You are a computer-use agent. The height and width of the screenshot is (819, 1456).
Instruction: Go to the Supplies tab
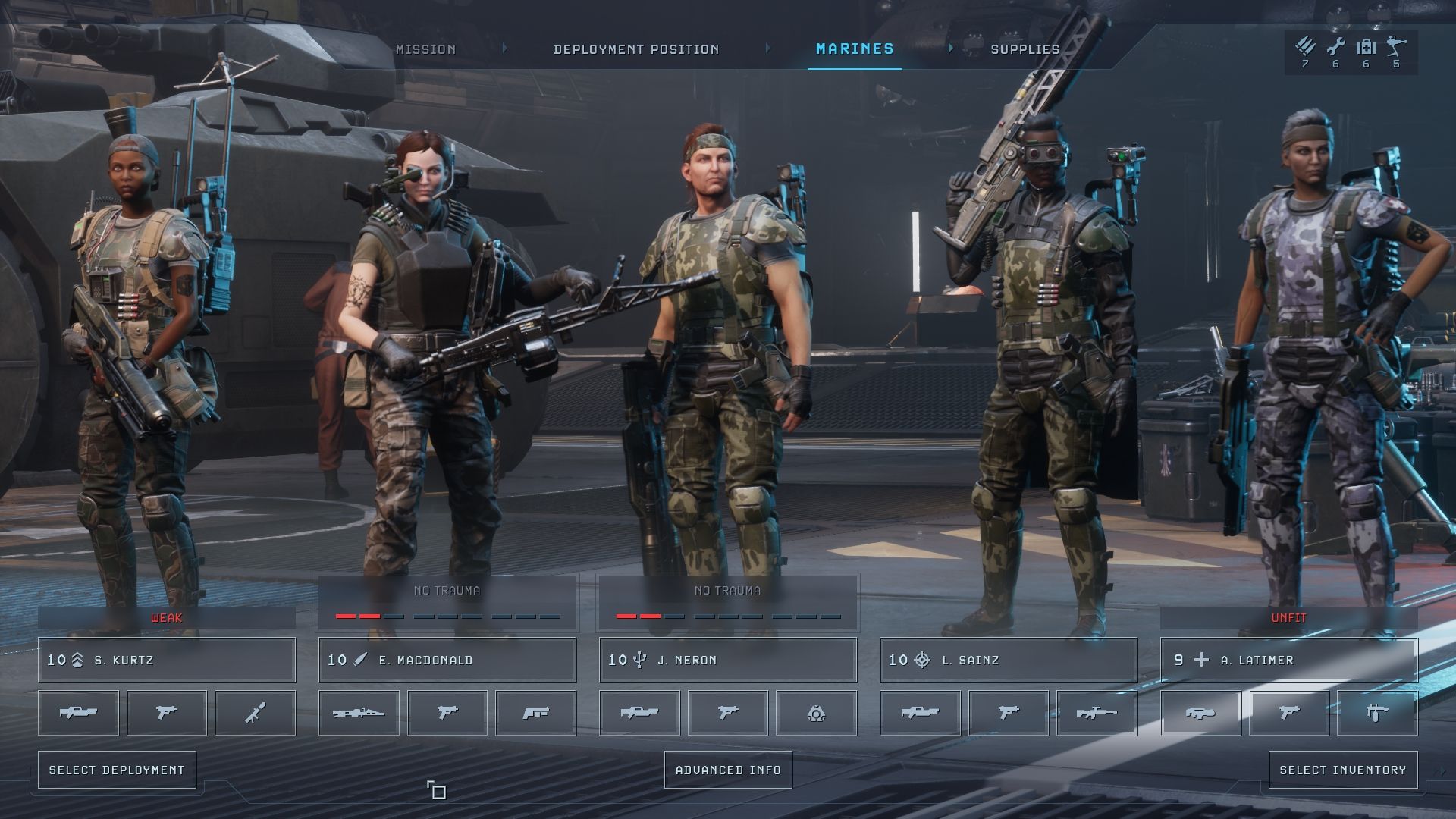pos(1025,49)
